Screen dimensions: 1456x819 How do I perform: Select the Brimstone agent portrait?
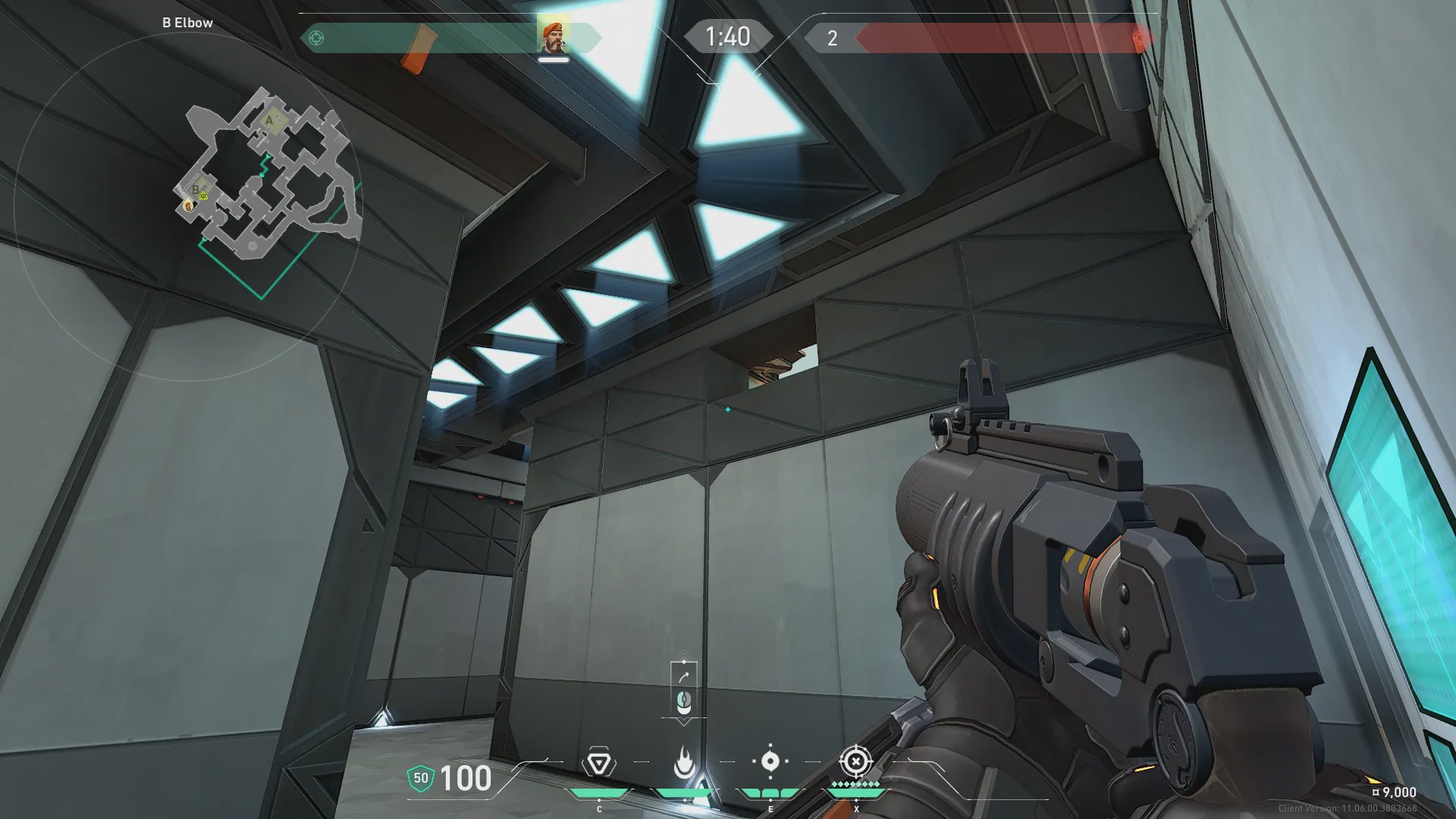(553, 37)
